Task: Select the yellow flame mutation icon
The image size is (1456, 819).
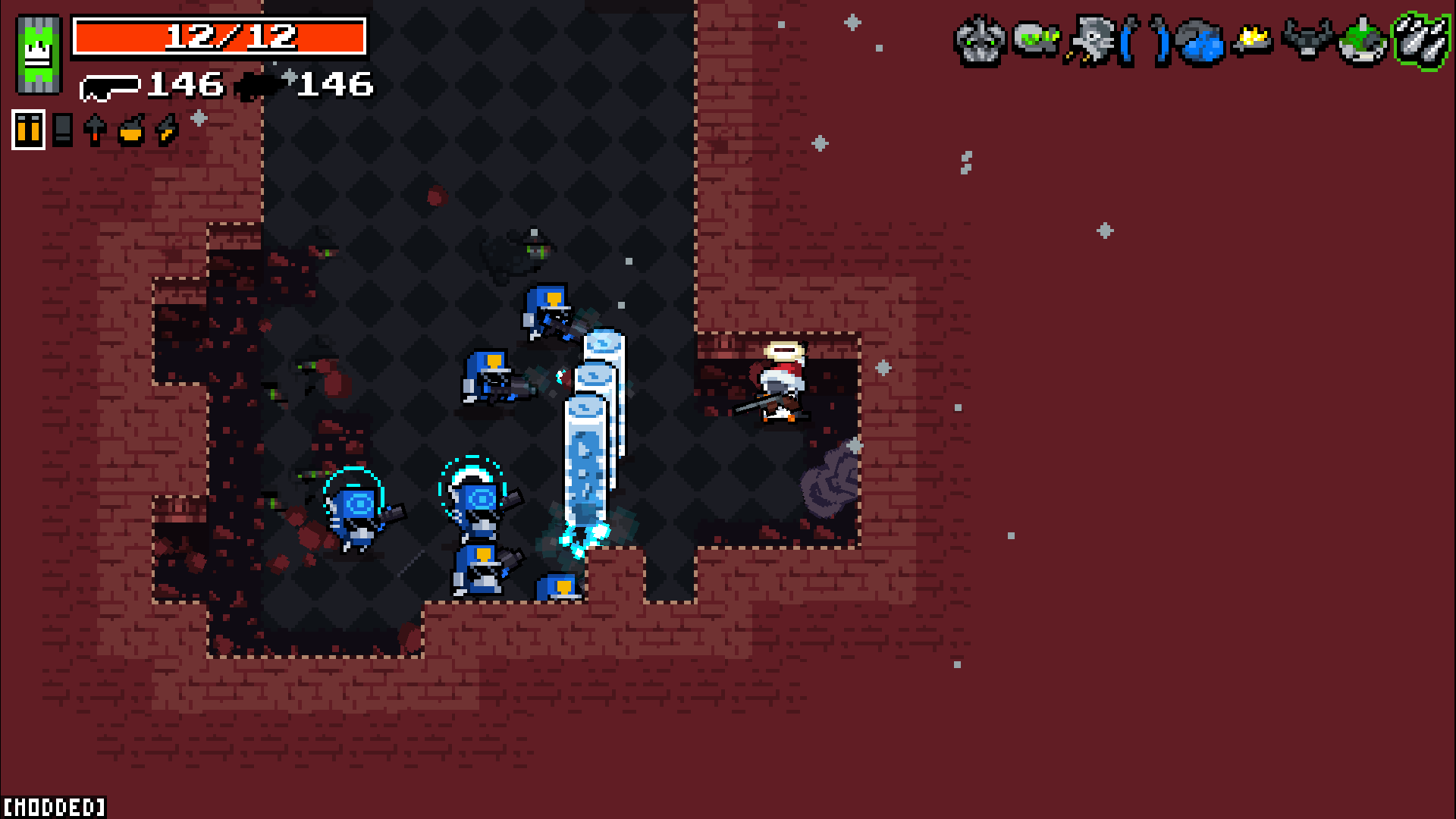Action: point(1254,39)
